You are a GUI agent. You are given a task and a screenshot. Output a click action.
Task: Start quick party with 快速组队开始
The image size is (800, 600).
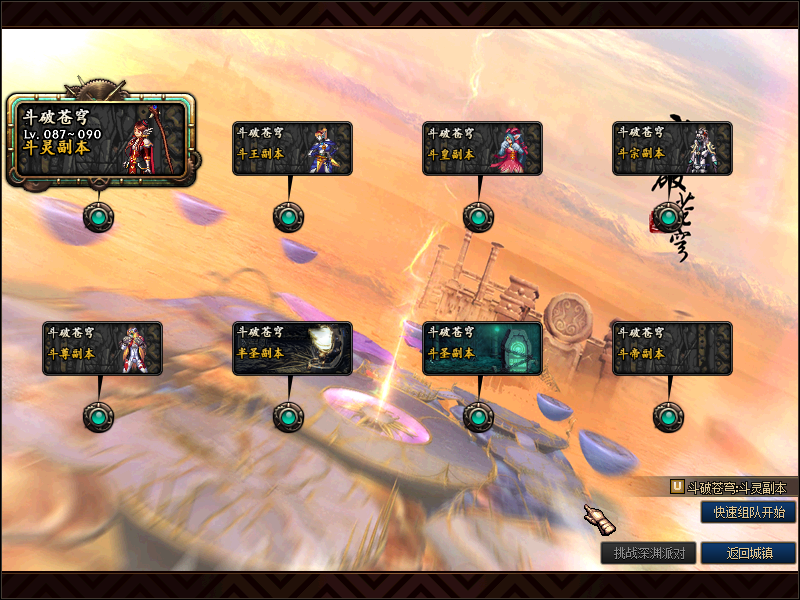click(x=748, y=512)
